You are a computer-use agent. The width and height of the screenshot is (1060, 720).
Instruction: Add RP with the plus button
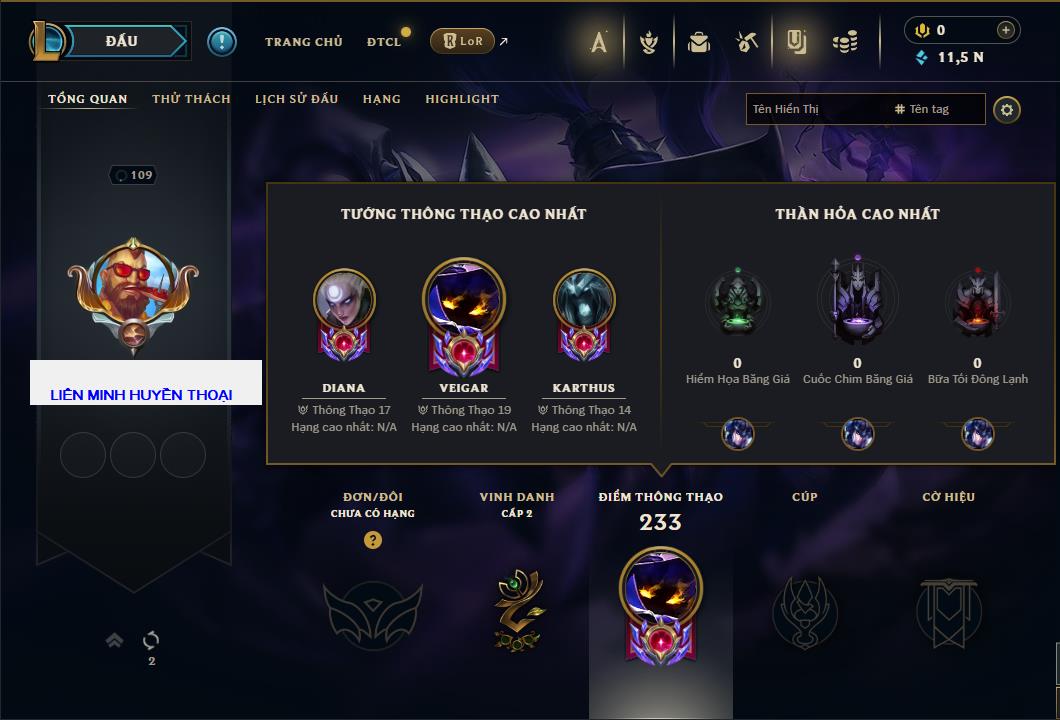(x=1006, y=30)
